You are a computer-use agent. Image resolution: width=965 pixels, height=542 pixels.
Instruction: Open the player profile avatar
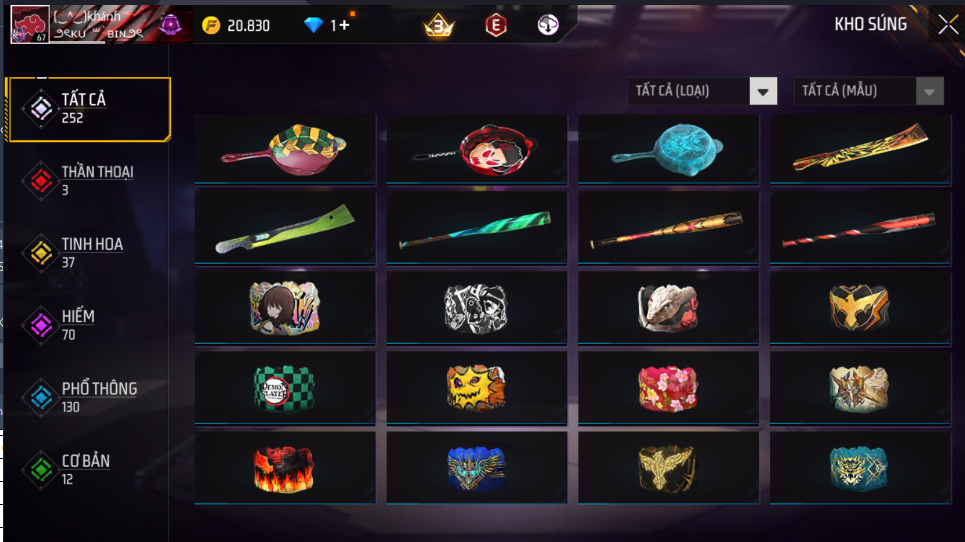pyautogui.click(x=30, y=25)
